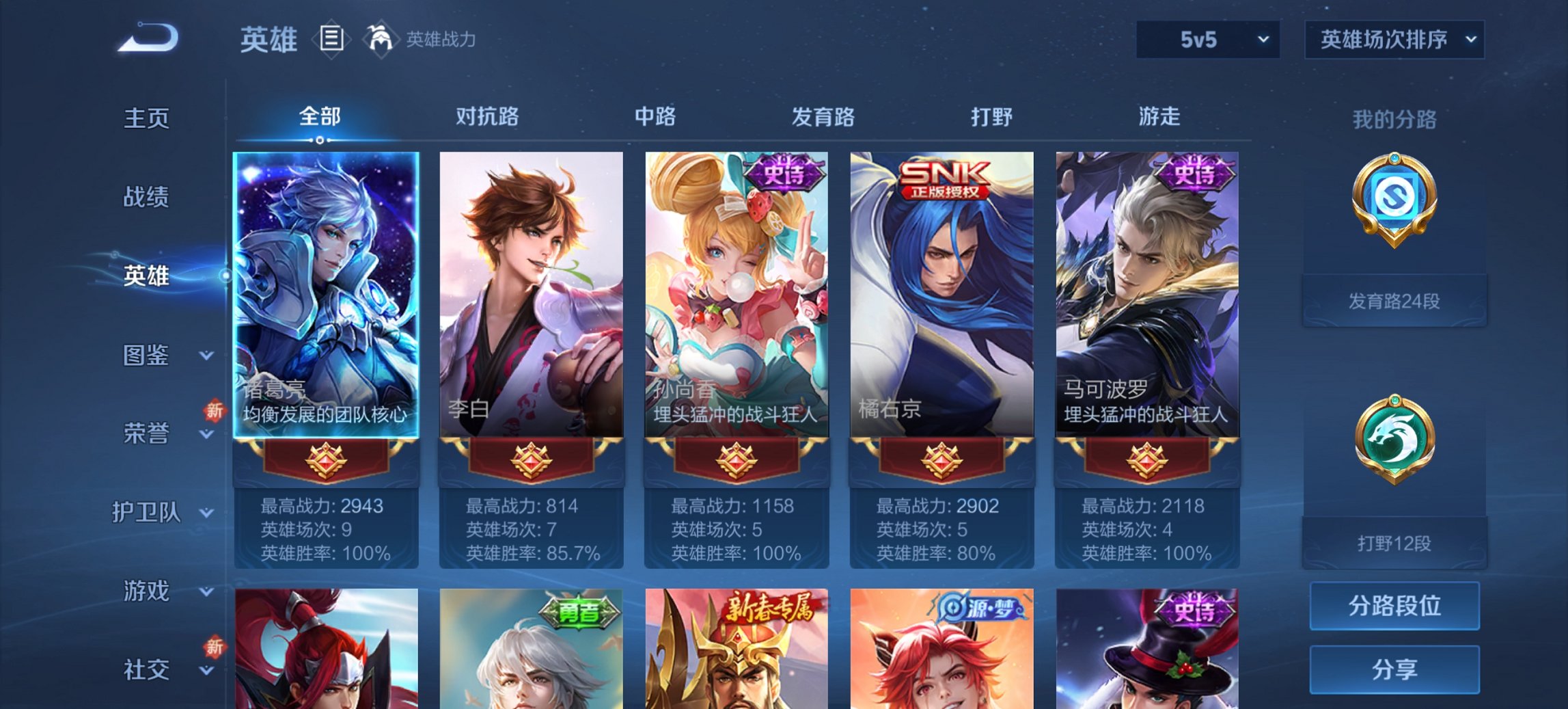Click the 英雄战力 helmet icon
This screenshot has height=709, width=1568.
(381, 38)
